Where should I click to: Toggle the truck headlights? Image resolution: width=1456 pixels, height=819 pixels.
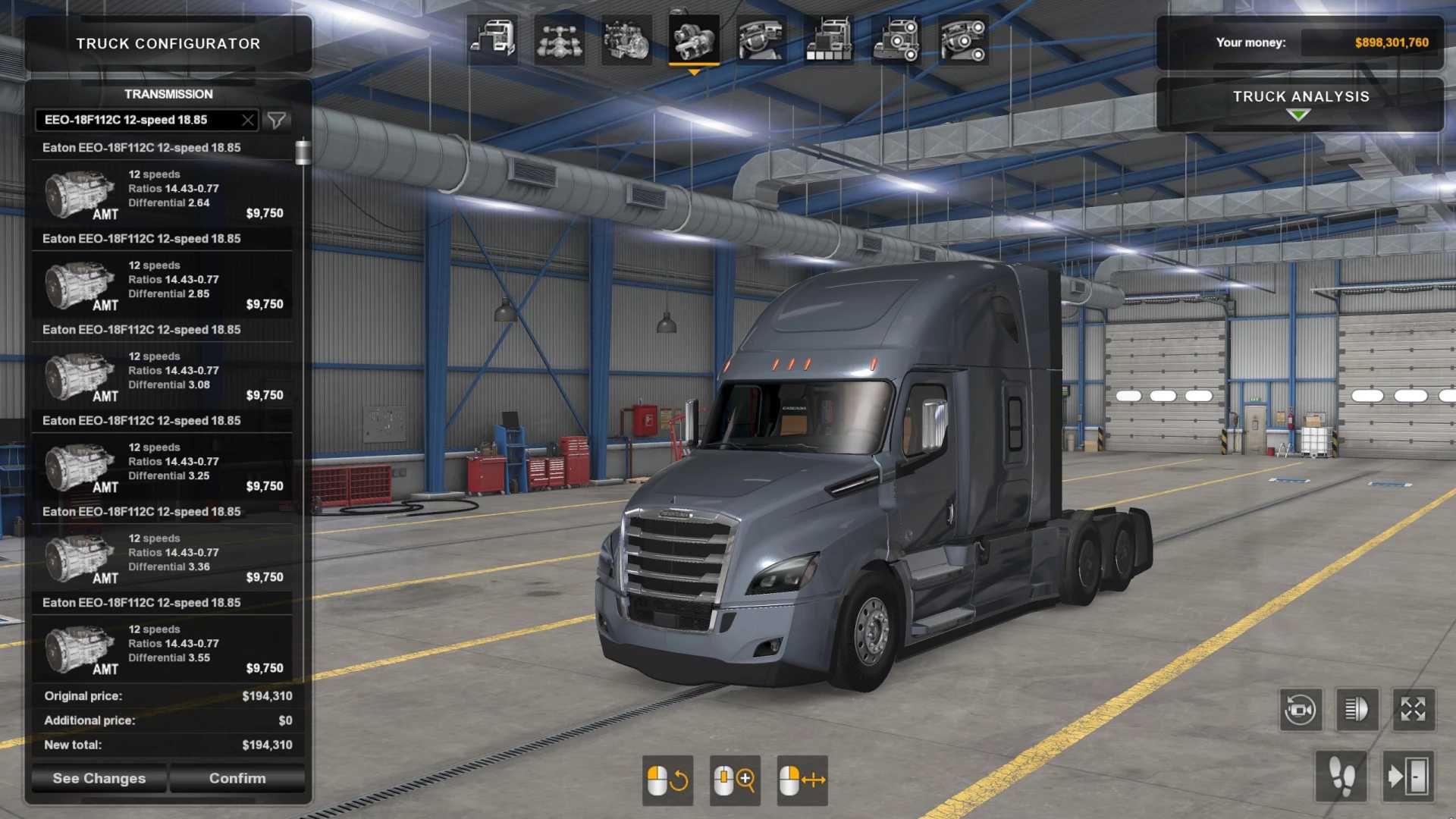tap(1357, 710)
